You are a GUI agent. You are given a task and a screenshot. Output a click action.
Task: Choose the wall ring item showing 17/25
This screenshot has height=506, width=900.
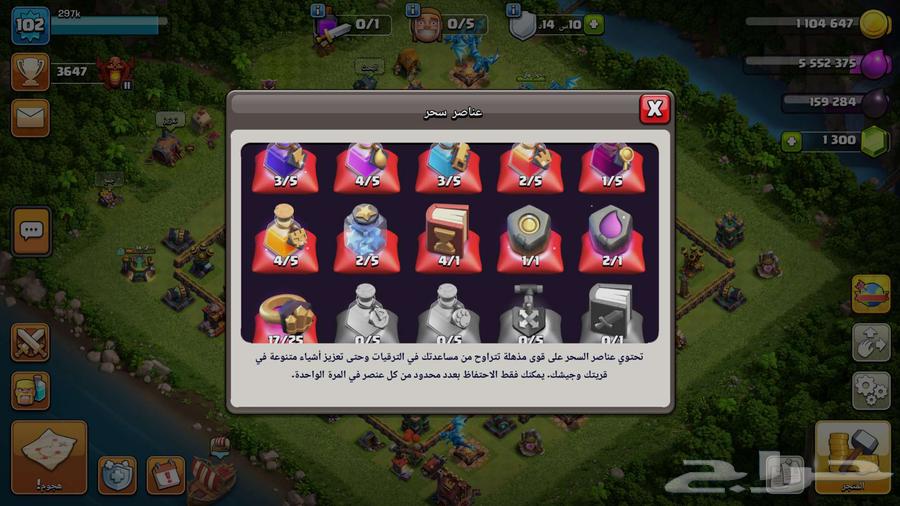[283, 314]
